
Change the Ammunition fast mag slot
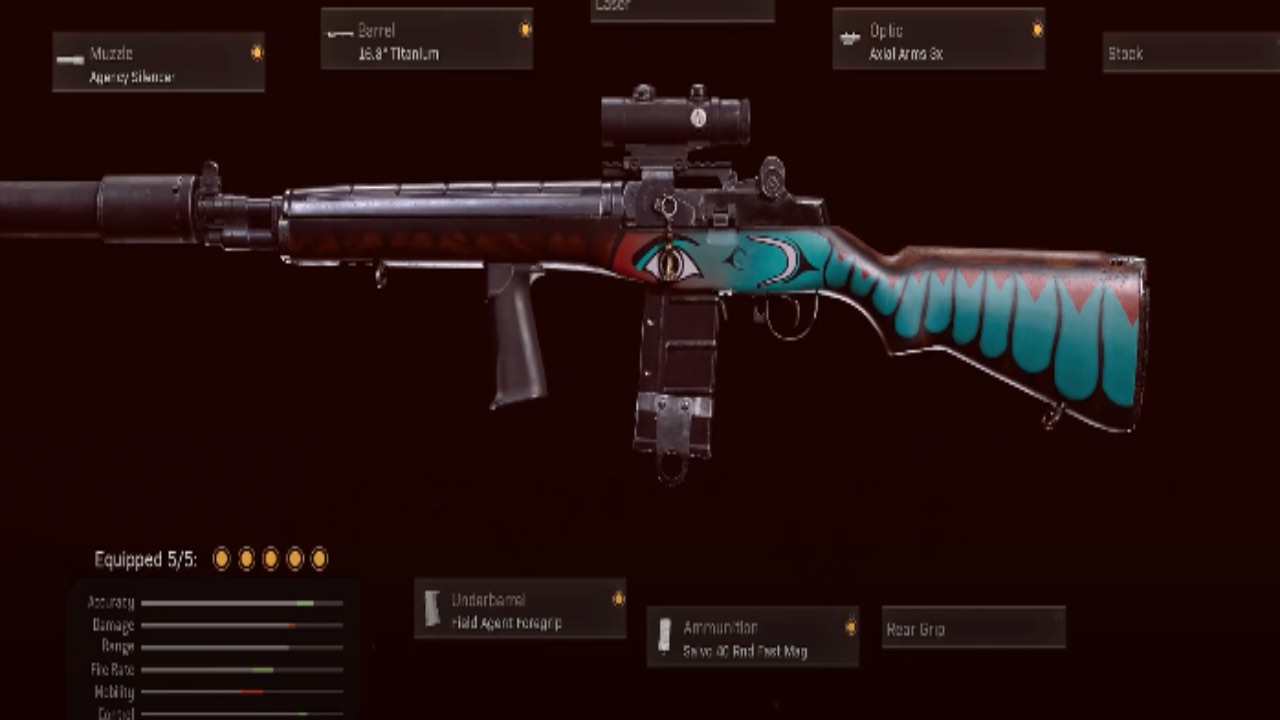pos(752,637)
